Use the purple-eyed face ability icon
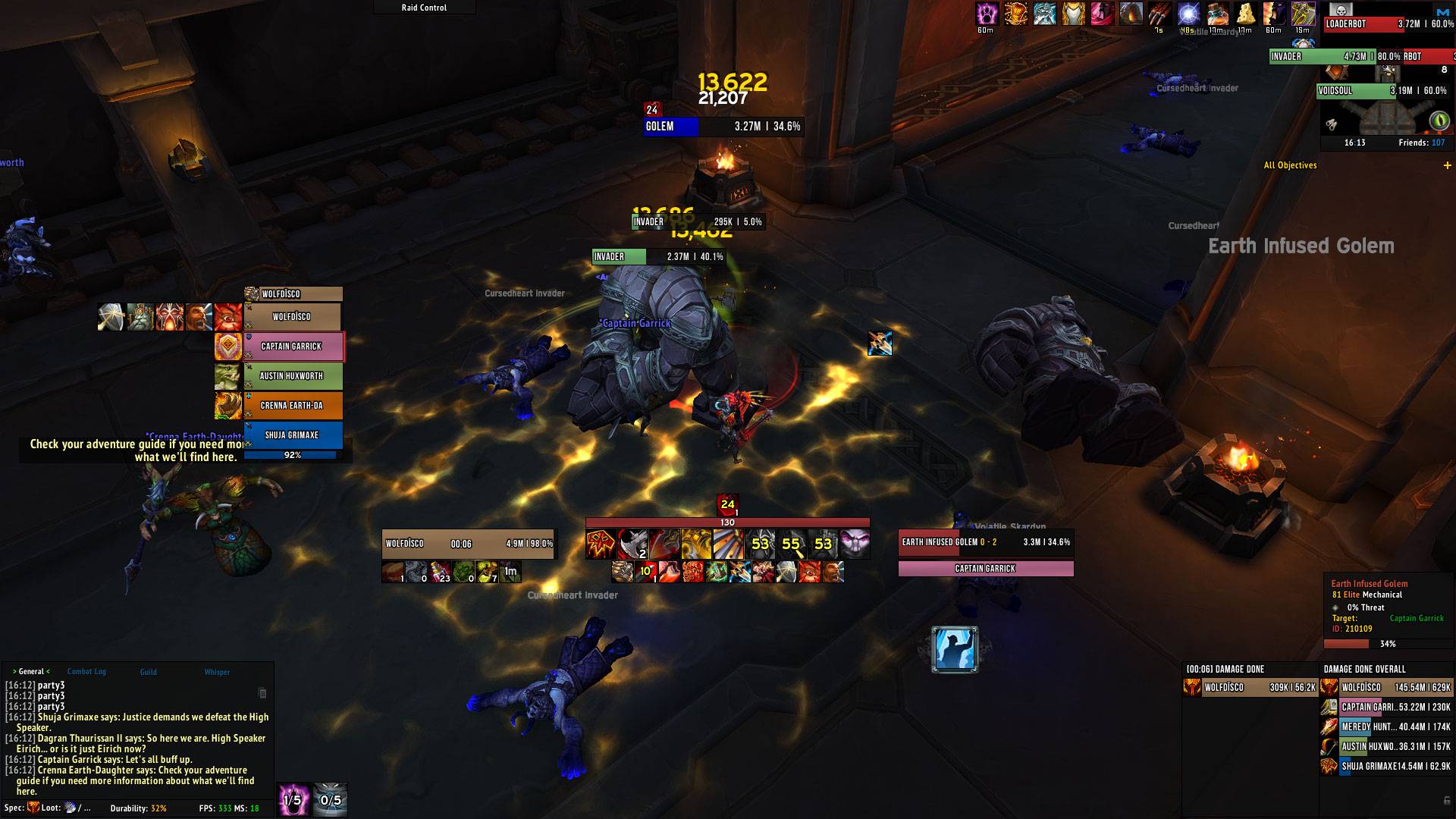 pyautogui.click(x=855, y=544)
